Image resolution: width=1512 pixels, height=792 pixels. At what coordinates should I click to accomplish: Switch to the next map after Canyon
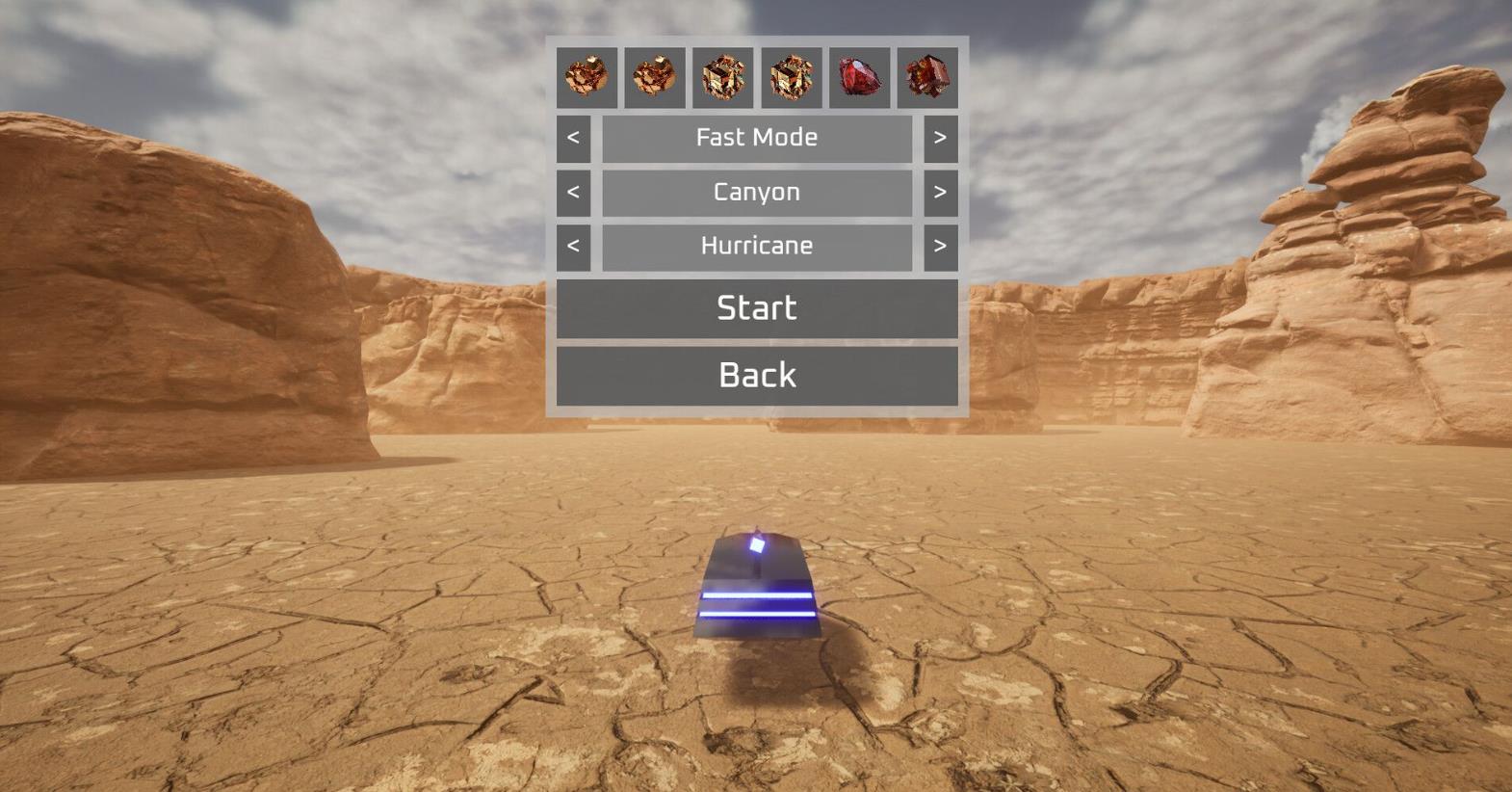click(x=940, y=192)
